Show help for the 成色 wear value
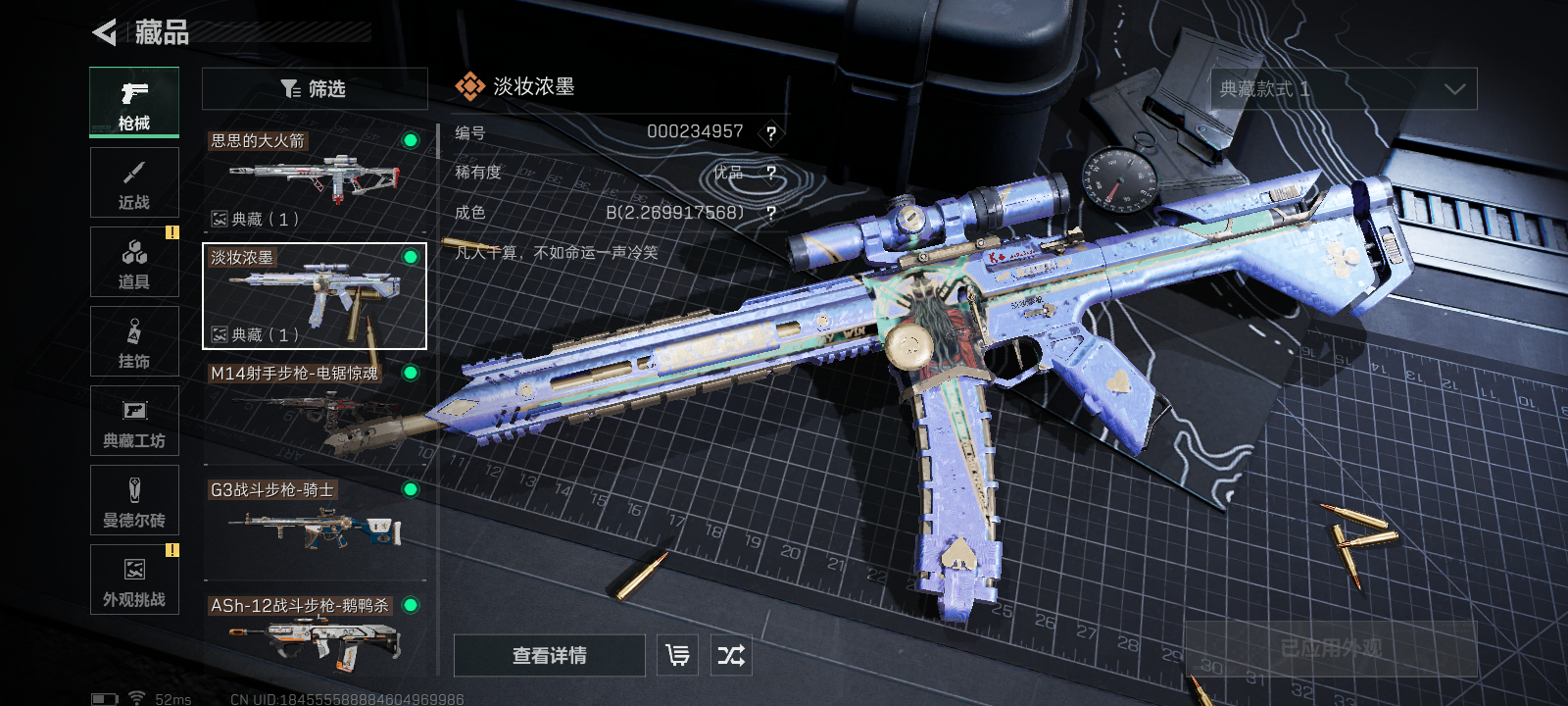Screen dimensions: 1568x706 coord(771,213)
